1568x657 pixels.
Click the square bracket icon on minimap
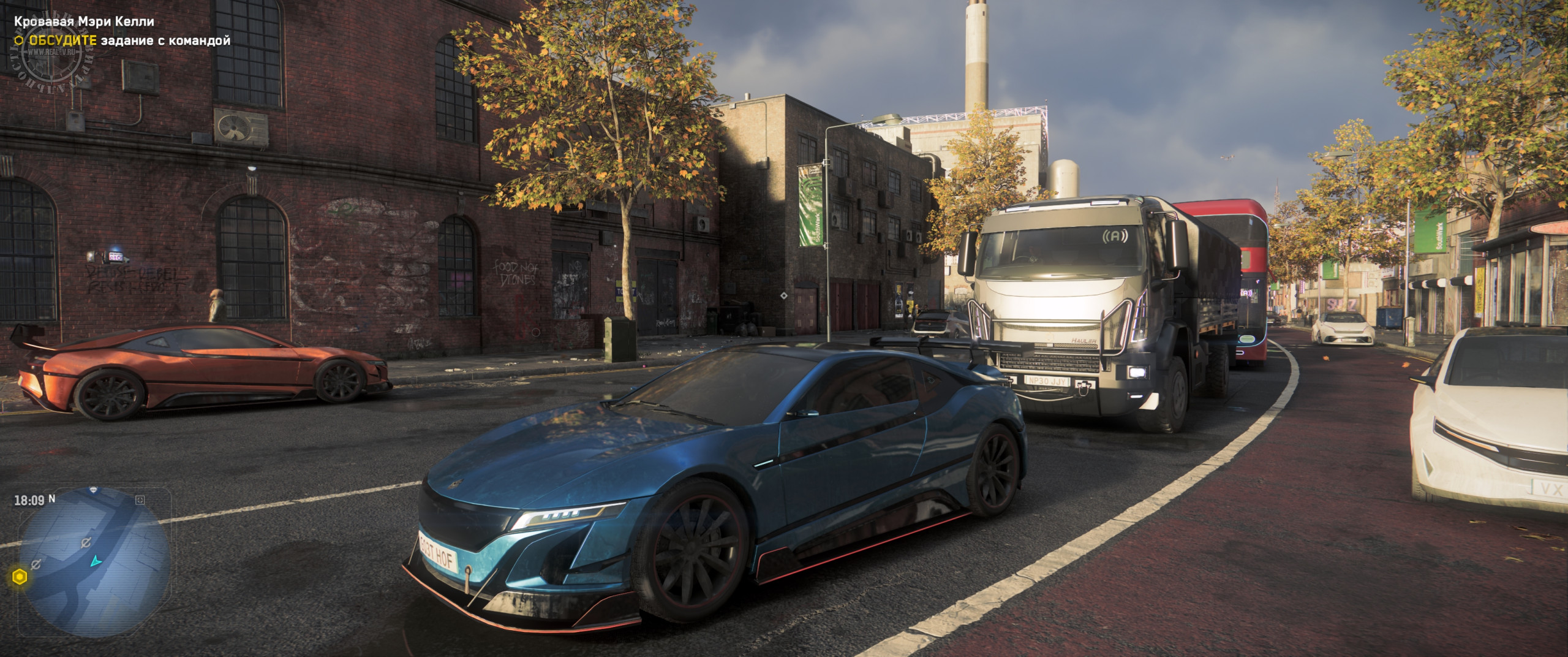coord(140,500)
